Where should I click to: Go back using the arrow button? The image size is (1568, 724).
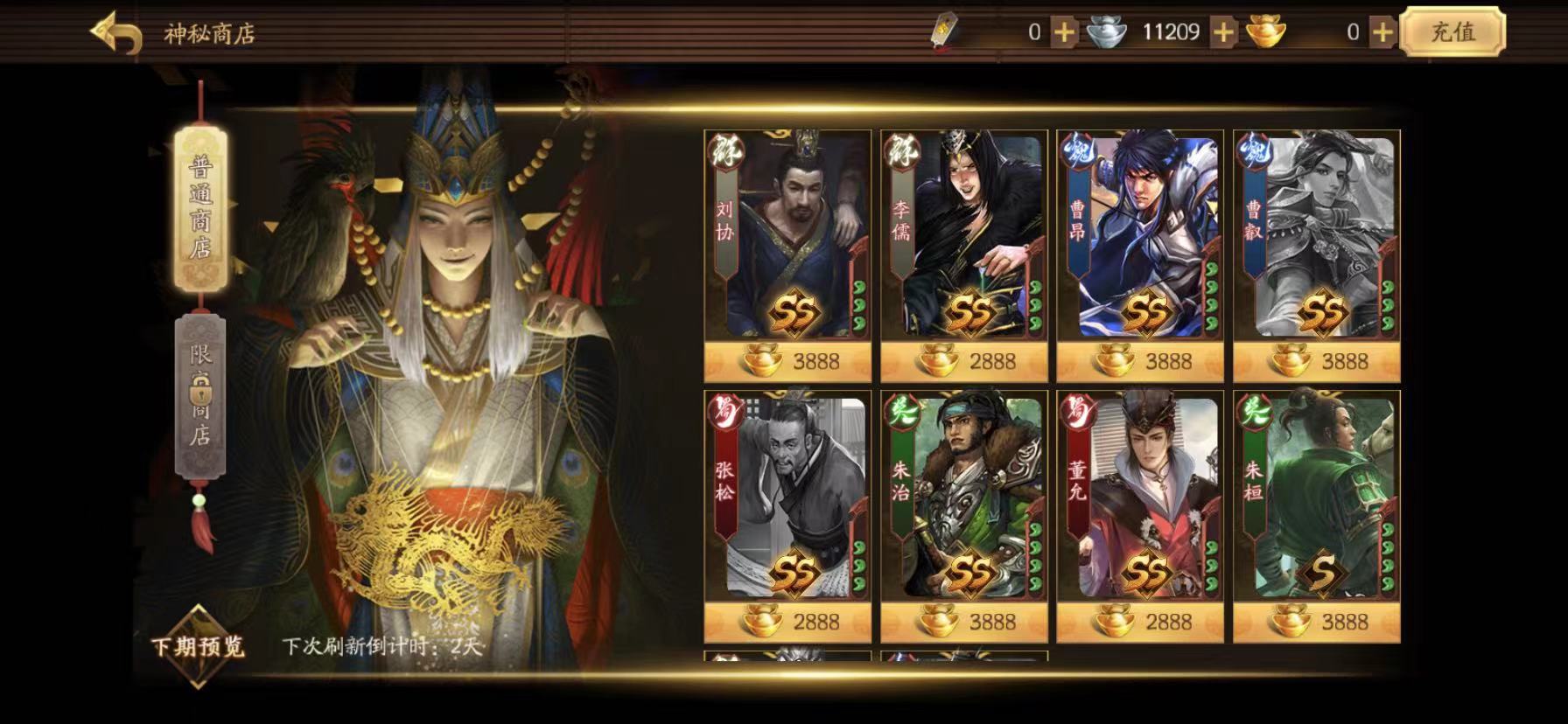coord(116,34)
